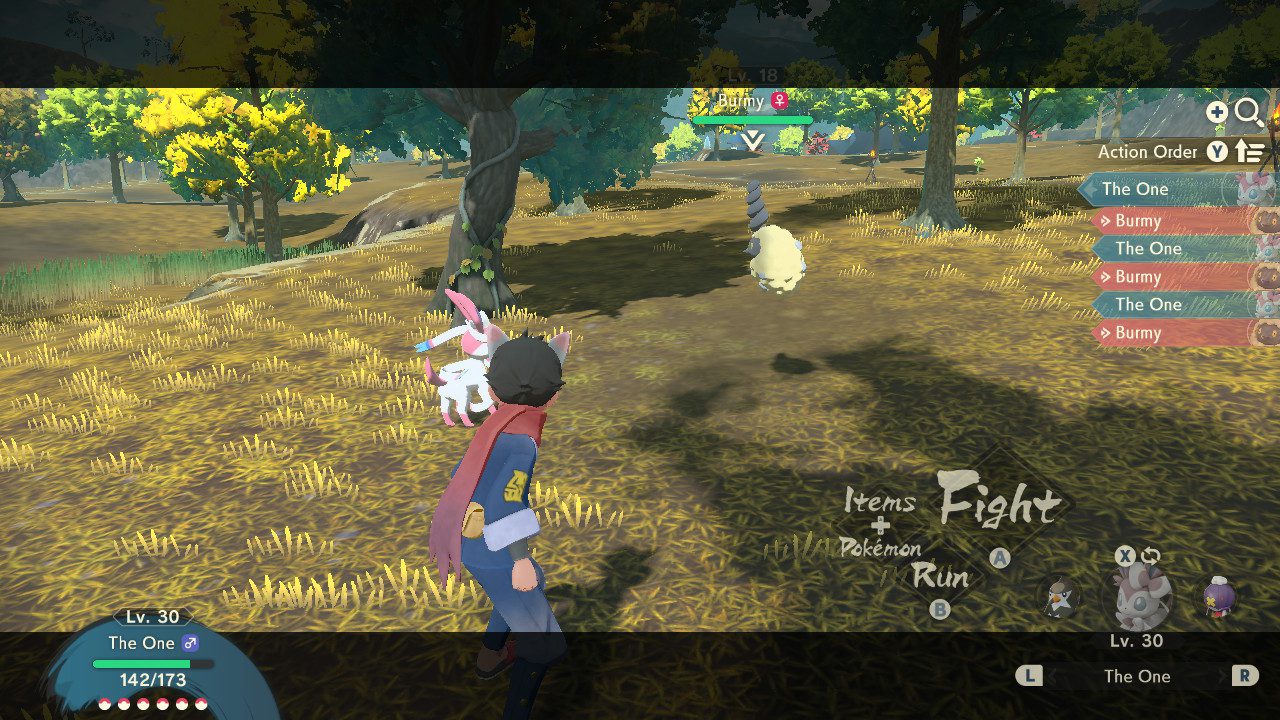Choose Run to flee the battle
This screenshot has height=720, width=1280.
940,576
